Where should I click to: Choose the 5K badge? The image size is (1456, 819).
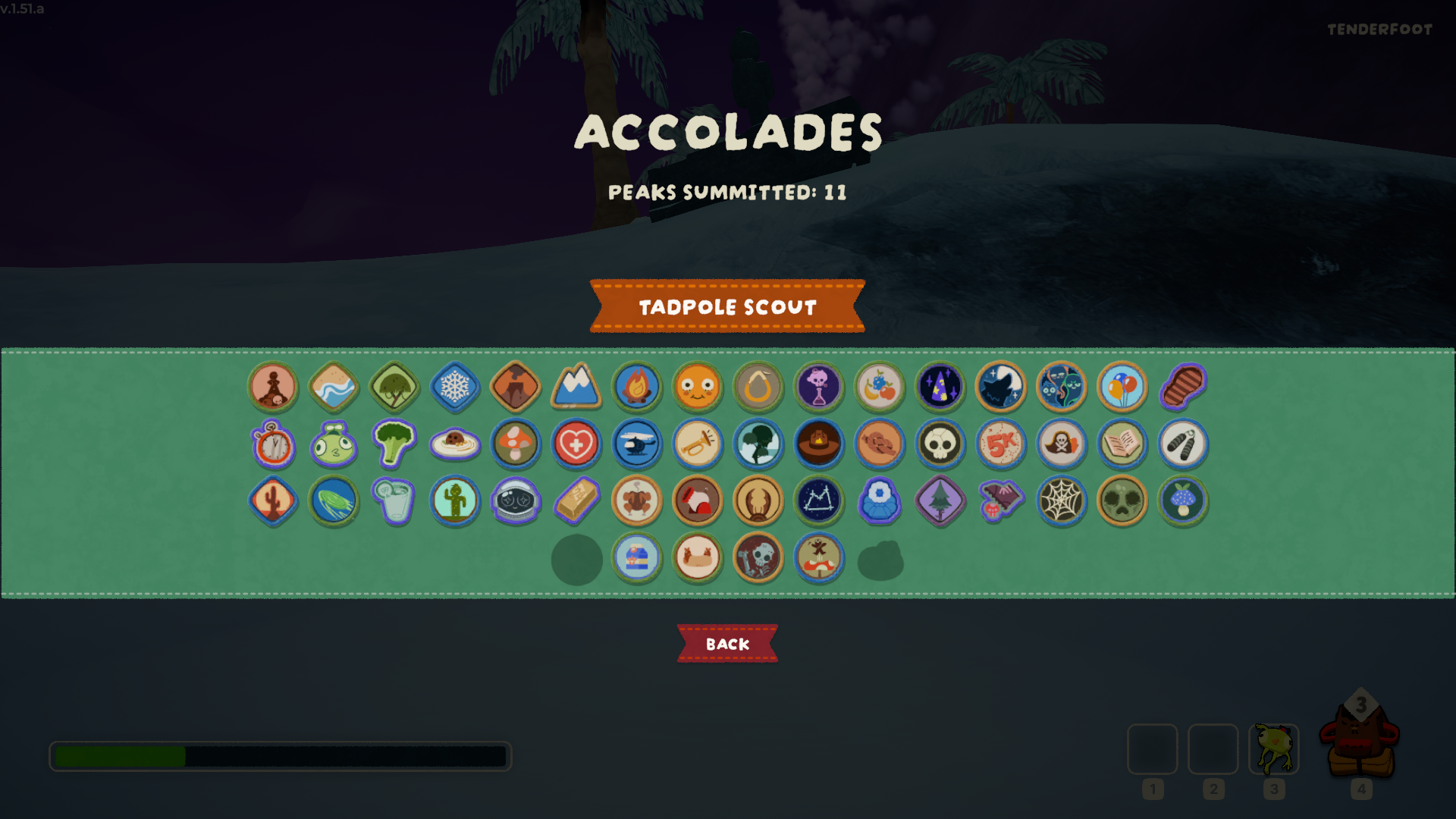click(1001, 444)
